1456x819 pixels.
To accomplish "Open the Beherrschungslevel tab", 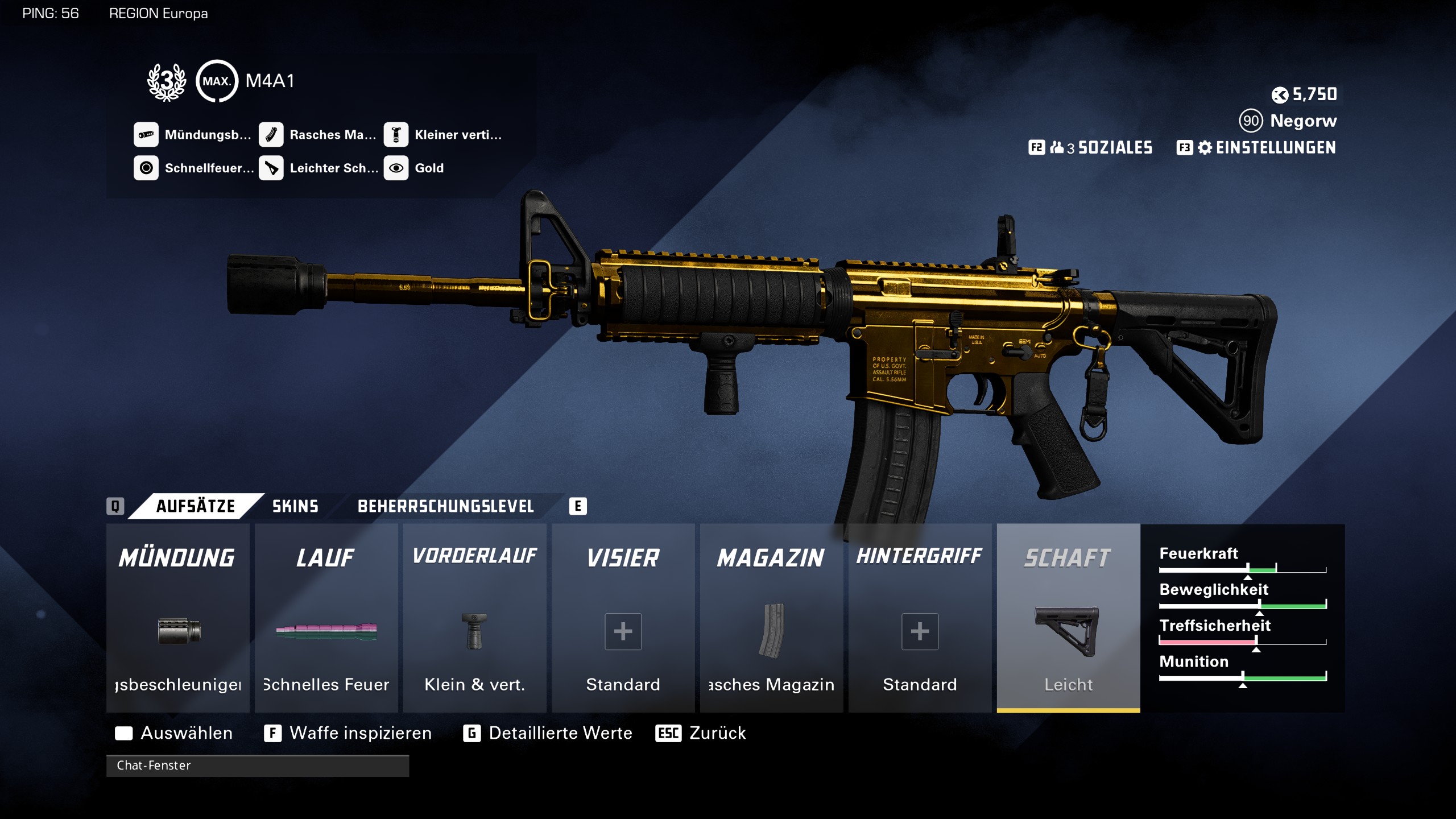I will [x=445, y=506].
